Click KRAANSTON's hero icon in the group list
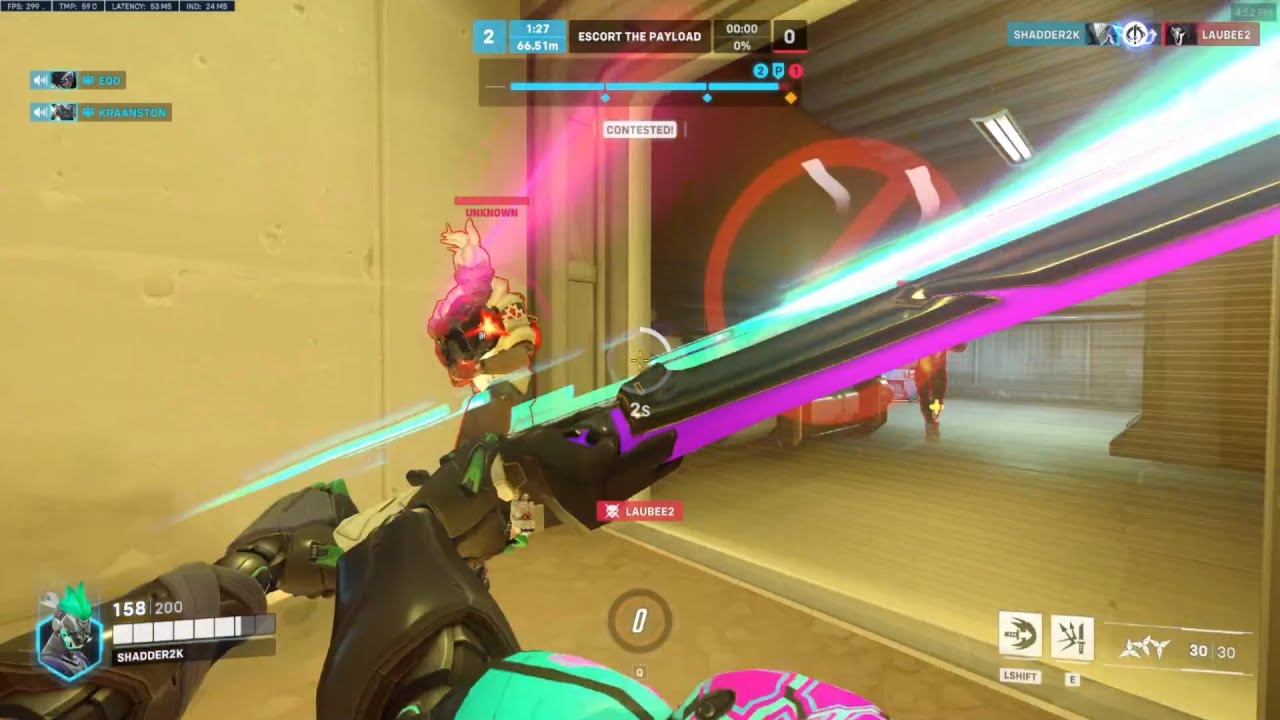This screenshot has height=720, width=1280. [x=63, y=113]
